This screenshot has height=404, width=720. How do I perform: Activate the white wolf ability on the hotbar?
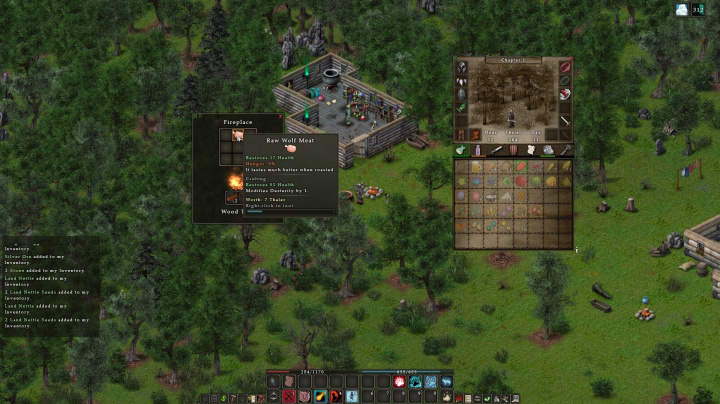click(x=446, y=381)
